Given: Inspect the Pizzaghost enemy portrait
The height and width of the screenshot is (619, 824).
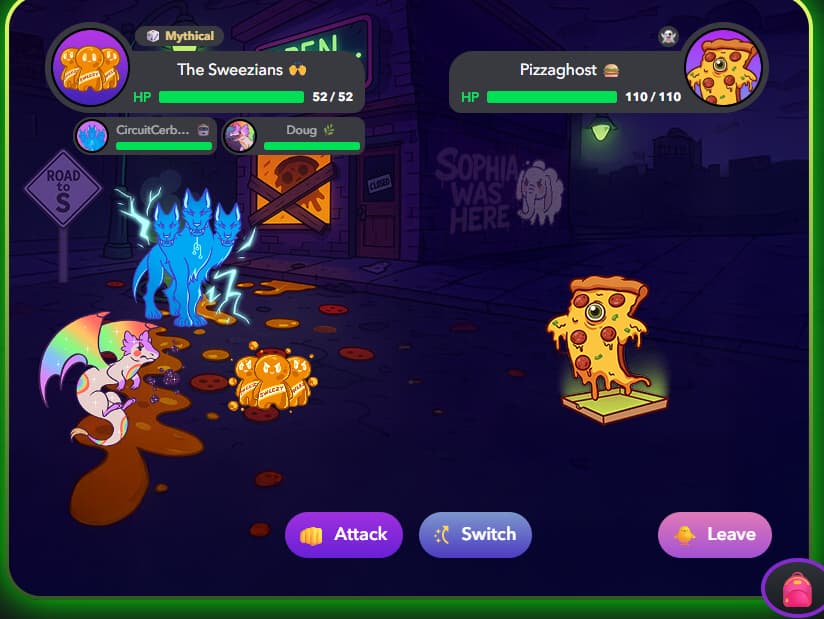Looking at the screenshot, I should pos(725,67).
